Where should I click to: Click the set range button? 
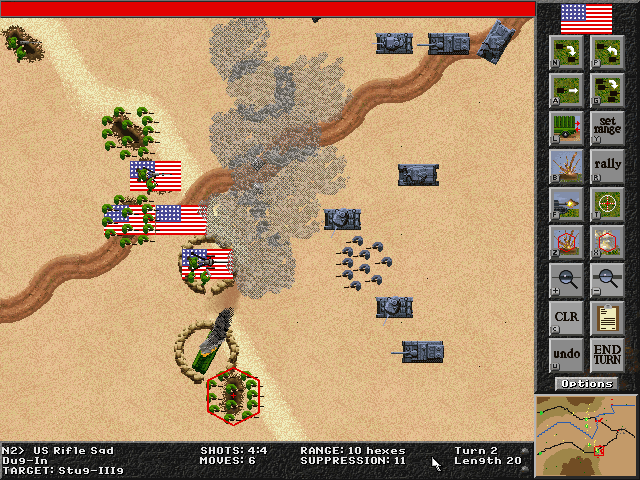click(607, 128)
